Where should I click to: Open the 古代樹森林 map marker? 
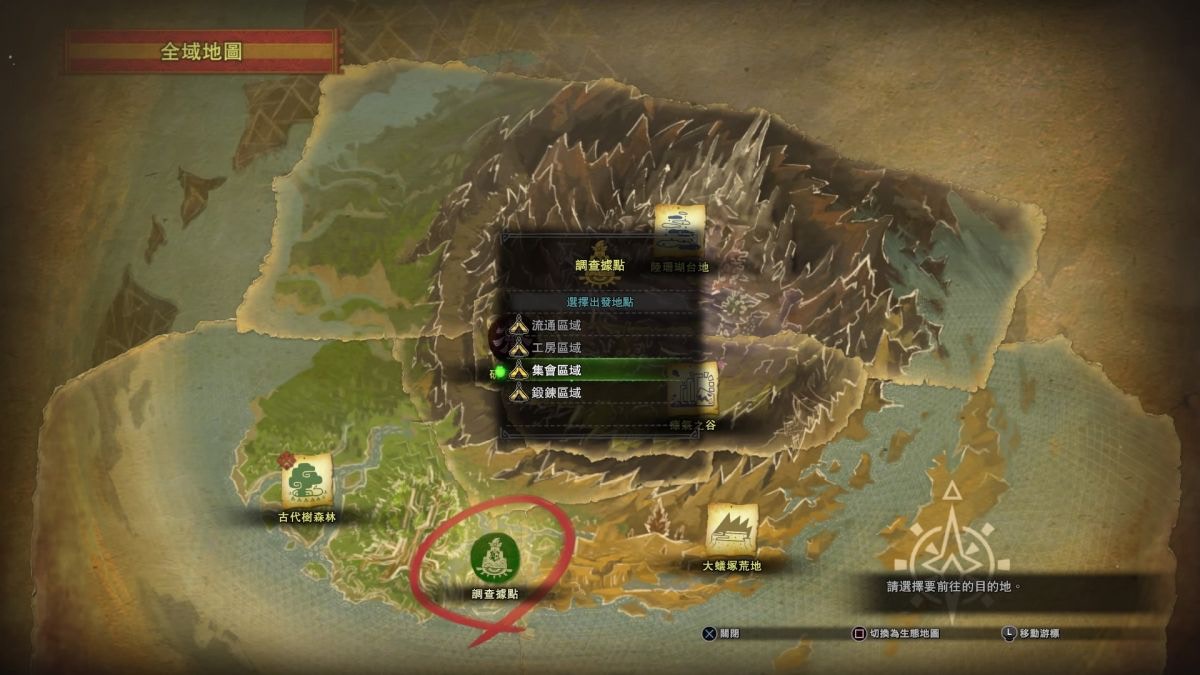click(307, 481)
